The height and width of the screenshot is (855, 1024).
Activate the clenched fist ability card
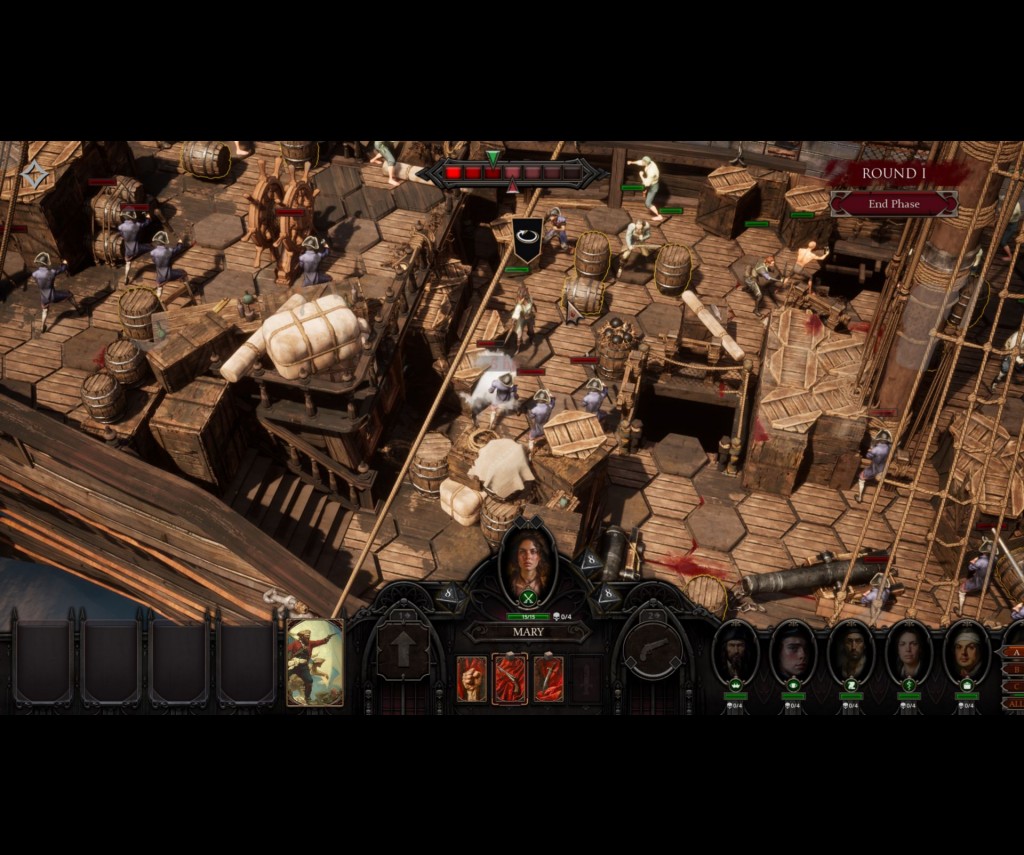coord(471,679)
